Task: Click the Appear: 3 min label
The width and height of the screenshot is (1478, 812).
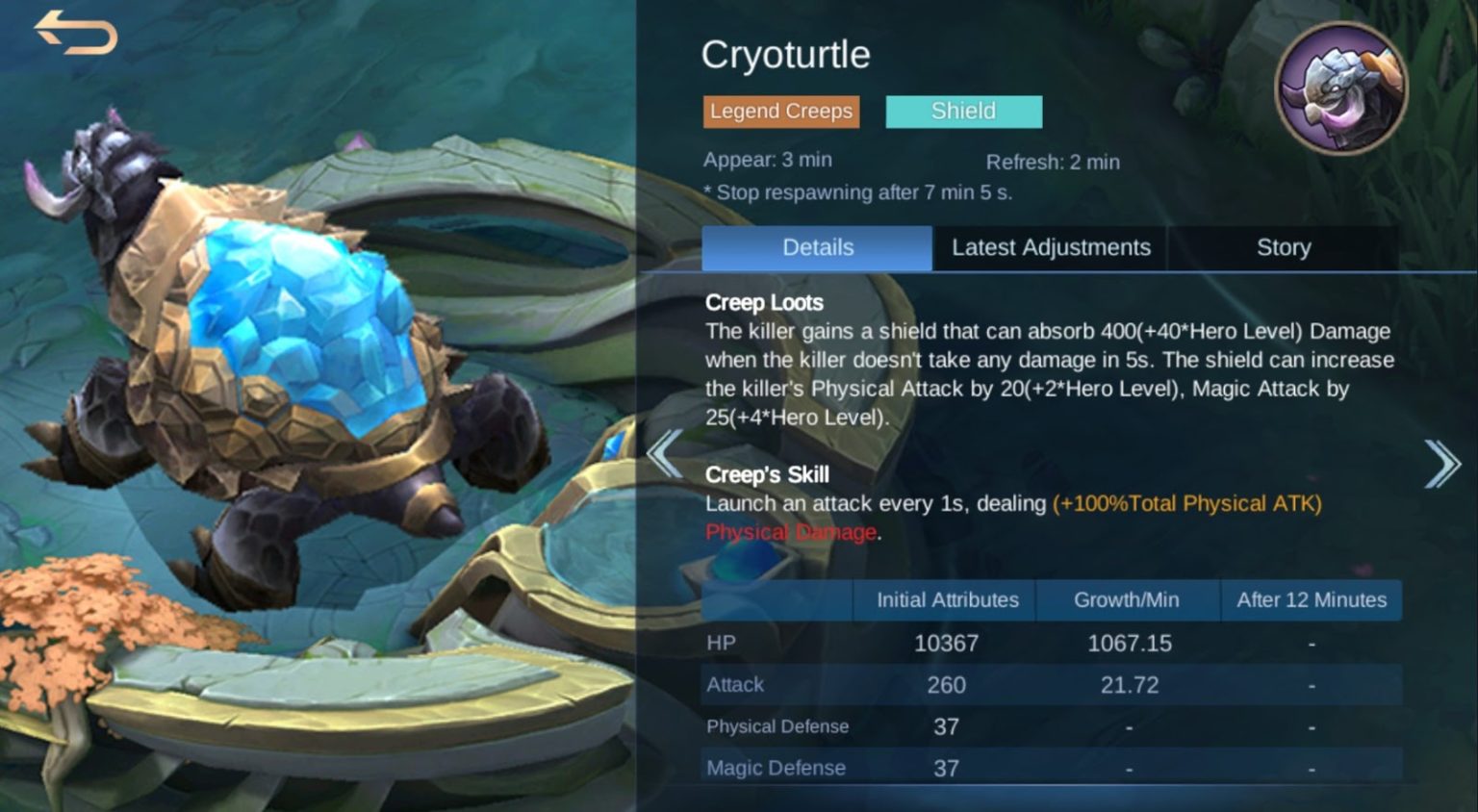Action: [x=769, y=160]
